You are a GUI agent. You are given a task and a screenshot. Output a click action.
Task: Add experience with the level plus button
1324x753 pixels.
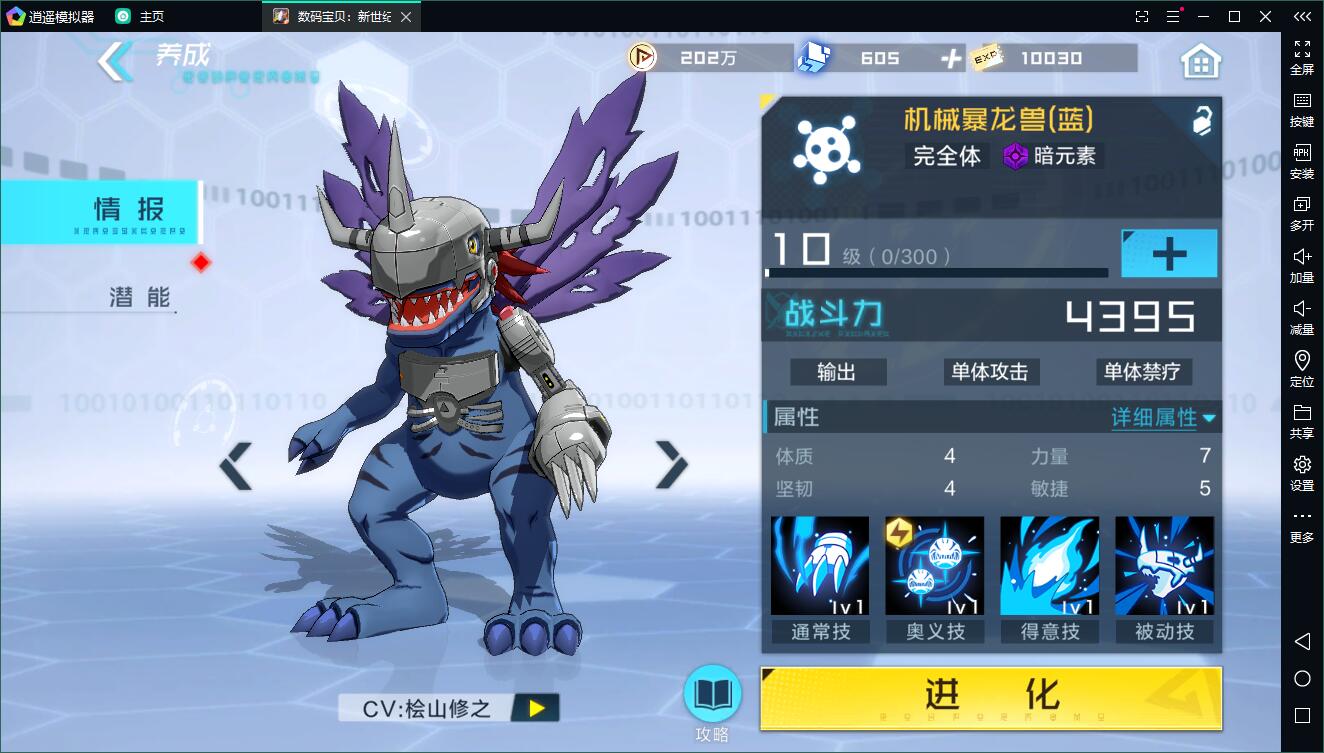click(1168, 254)
